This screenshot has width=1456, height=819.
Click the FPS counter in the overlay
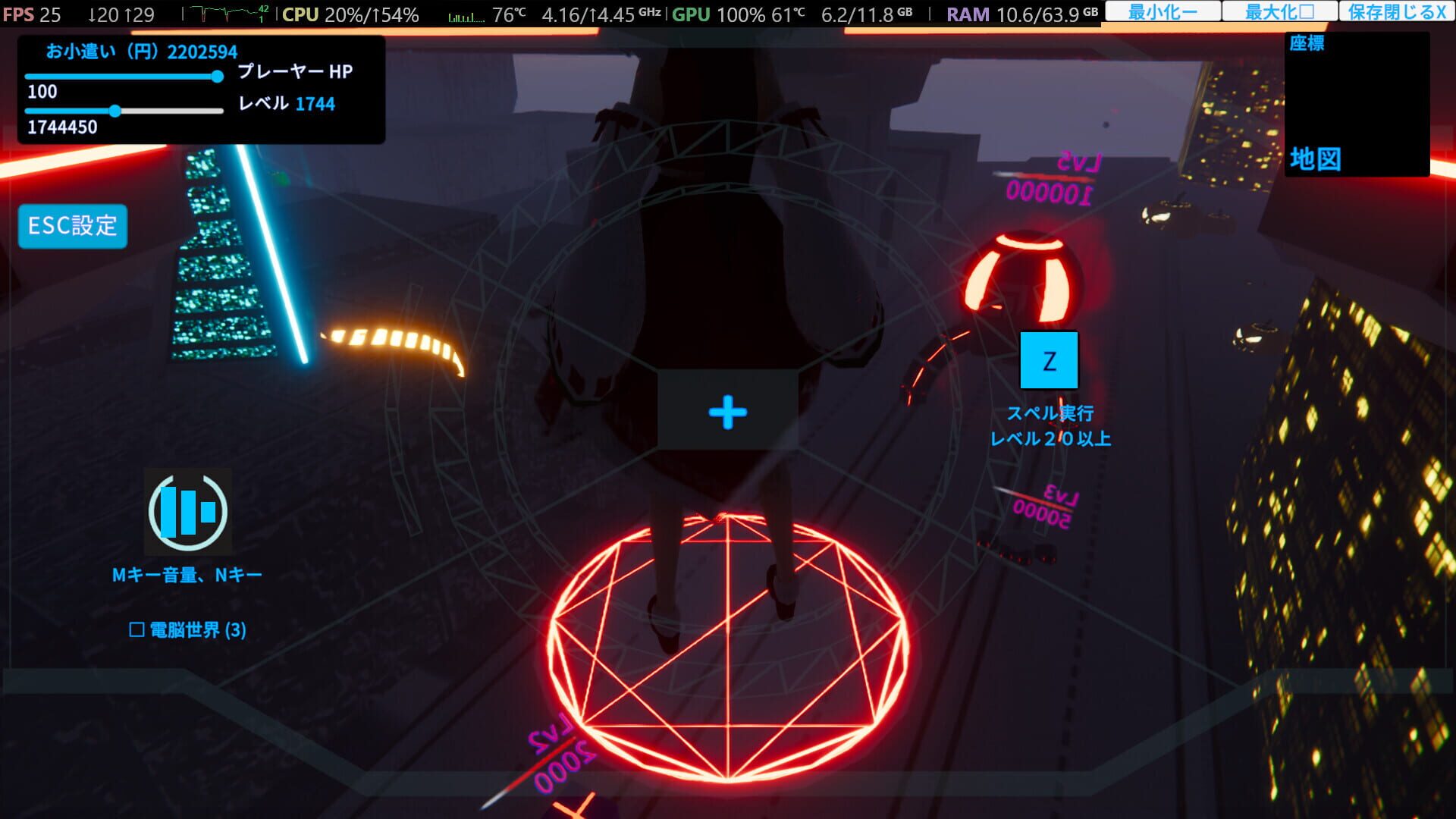tap(27, 11)
